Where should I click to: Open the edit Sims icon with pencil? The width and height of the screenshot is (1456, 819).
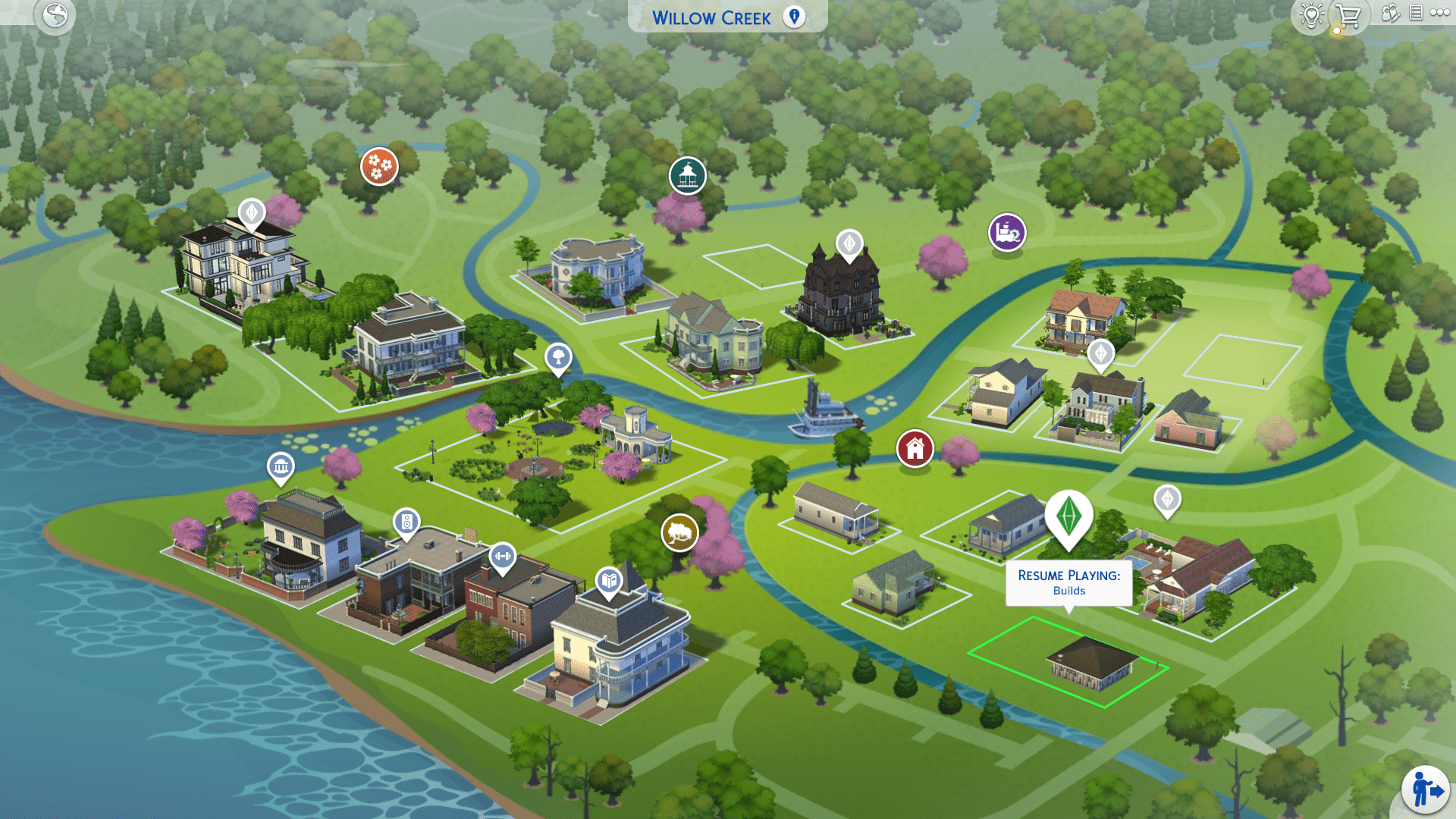1390,13
